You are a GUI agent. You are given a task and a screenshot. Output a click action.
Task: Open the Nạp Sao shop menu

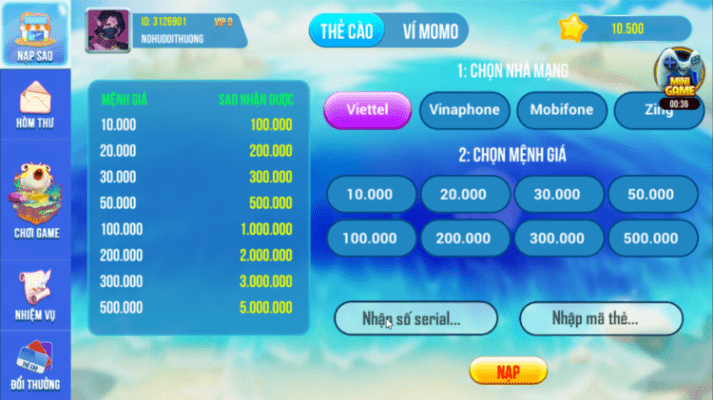[x=34, y=35]
